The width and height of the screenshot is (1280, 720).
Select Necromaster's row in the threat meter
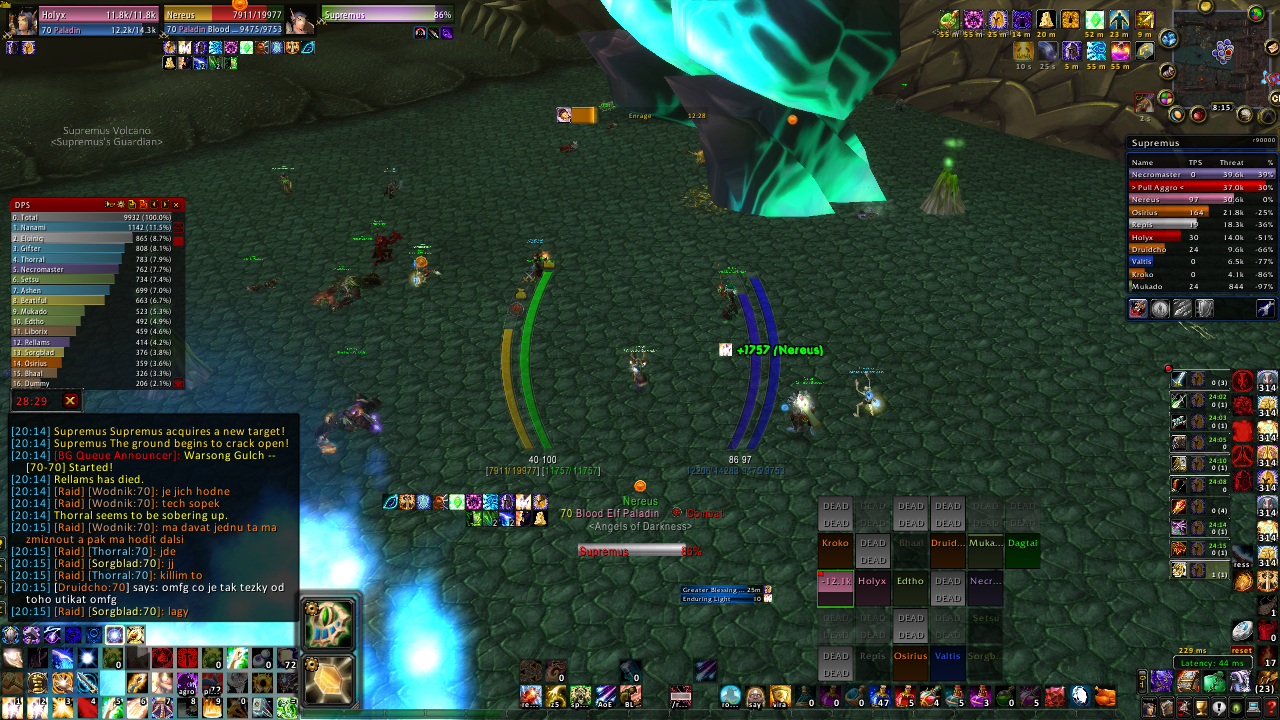point(1201,174)
